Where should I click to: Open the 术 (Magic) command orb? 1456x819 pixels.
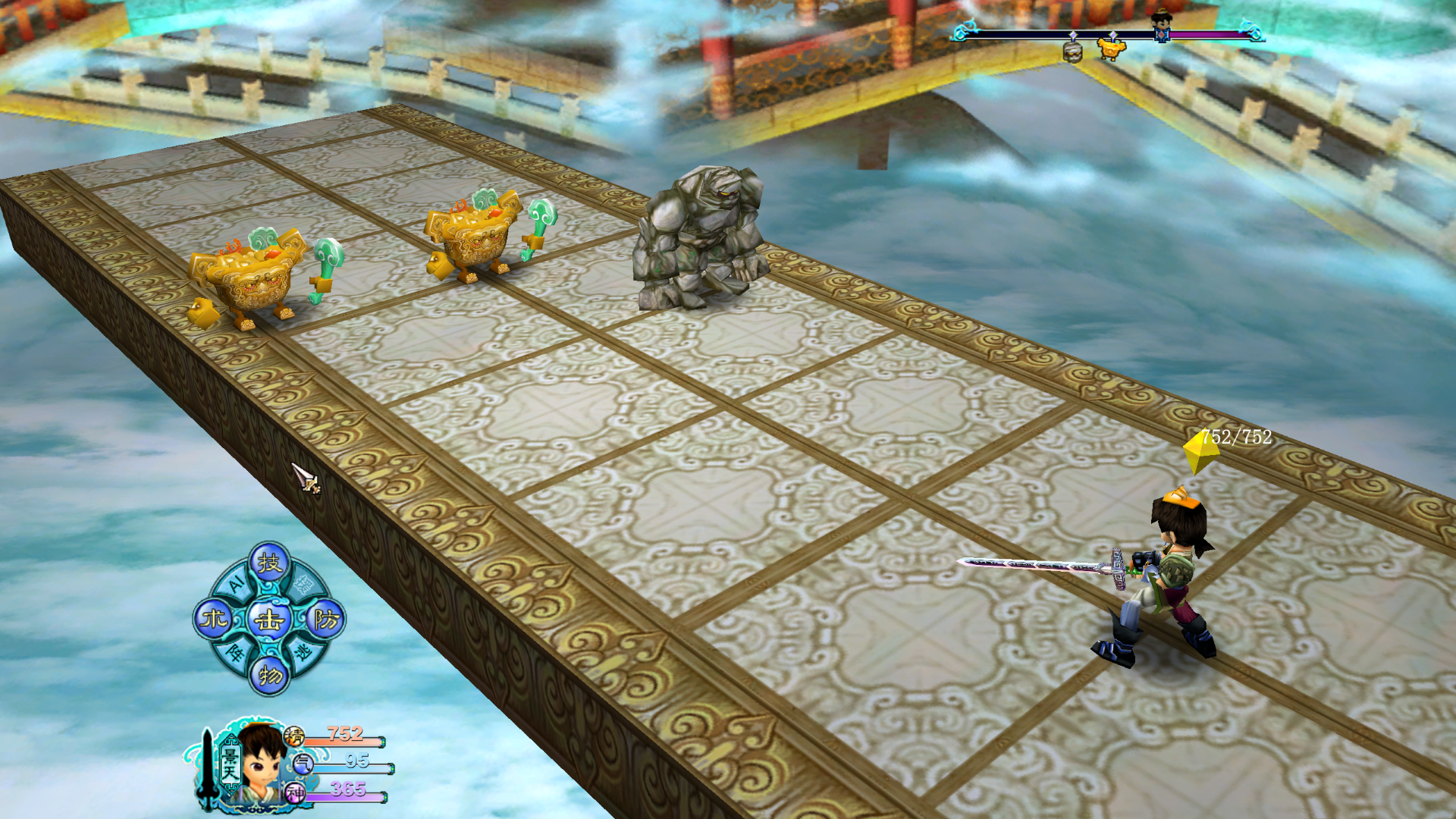pos(213,620)
